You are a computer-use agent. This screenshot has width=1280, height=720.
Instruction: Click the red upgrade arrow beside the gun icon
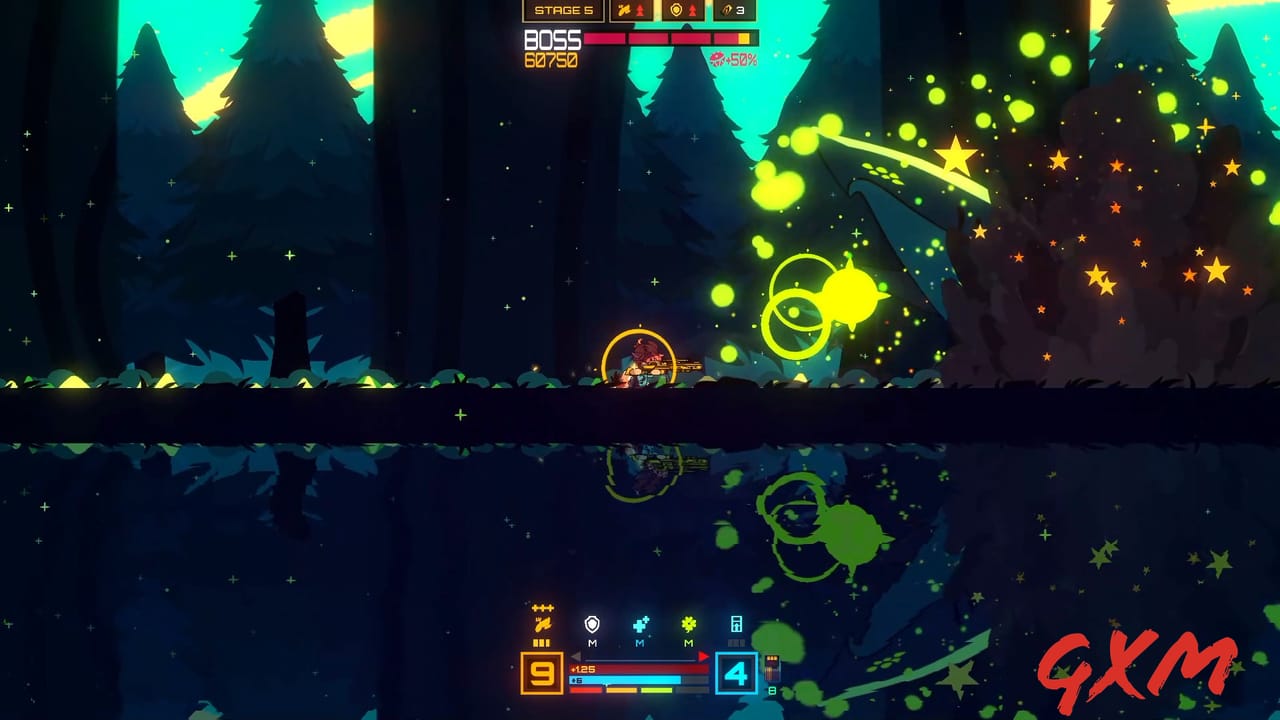click(x=640, y=10)
